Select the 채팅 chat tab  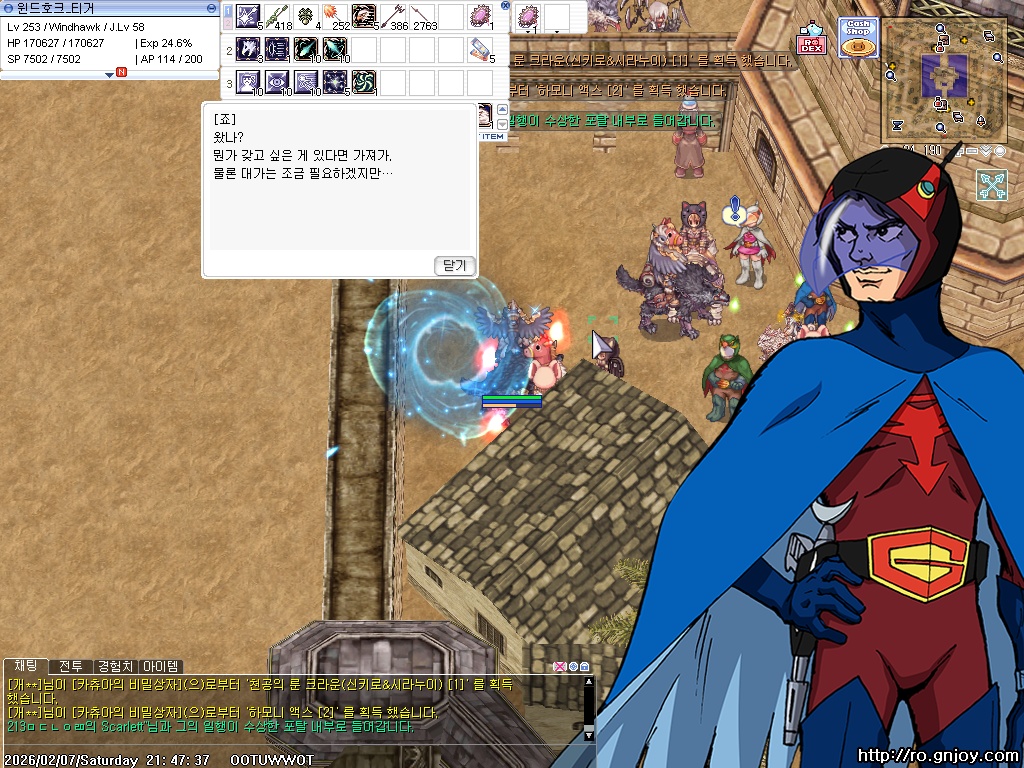coord(25,666)
